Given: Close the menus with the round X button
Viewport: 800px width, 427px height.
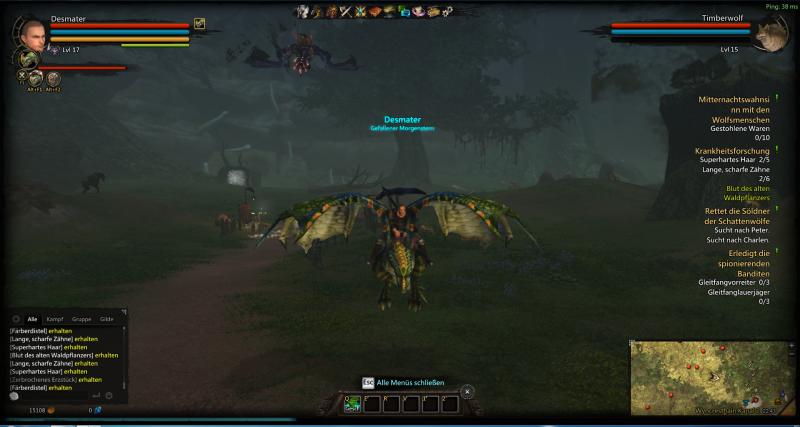Looking at the screenshot, I should [467, 391].
